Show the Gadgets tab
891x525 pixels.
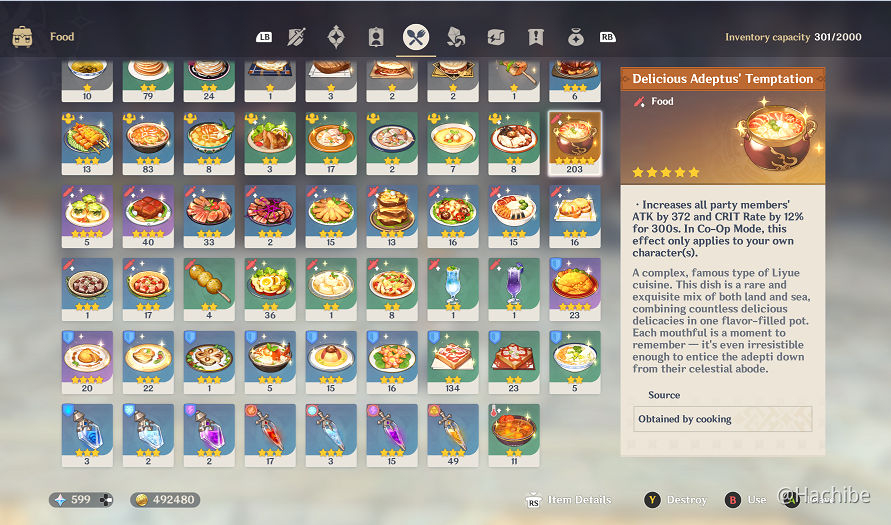(496, 37)
